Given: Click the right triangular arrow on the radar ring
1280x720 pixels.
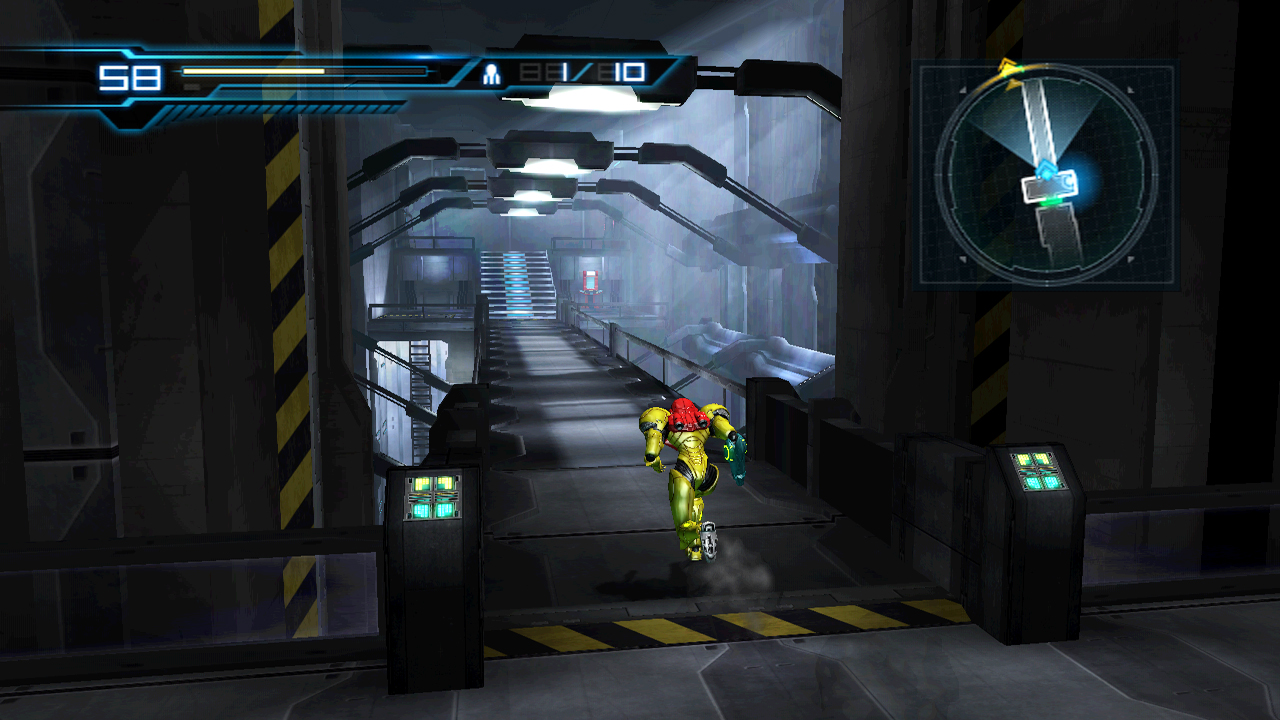Looking at the screenshot, I should (1130, 92).
